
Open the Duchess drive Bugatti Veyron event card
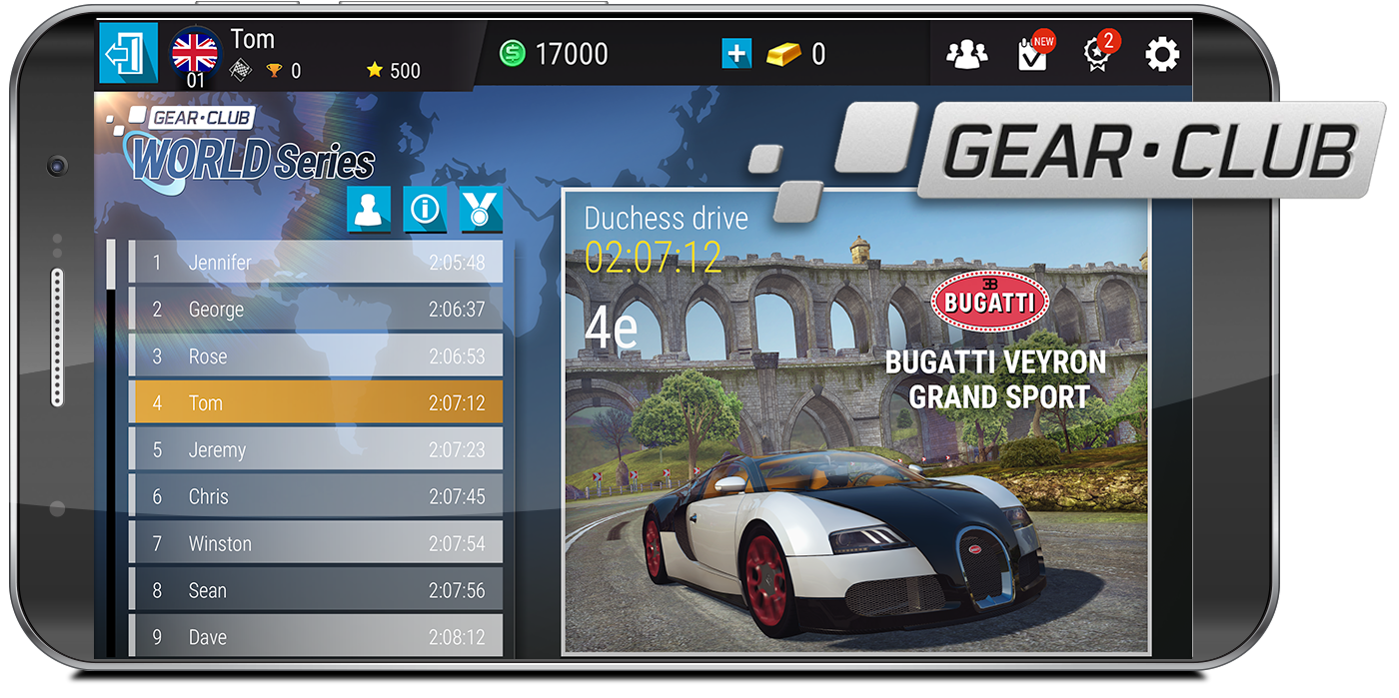856,420
